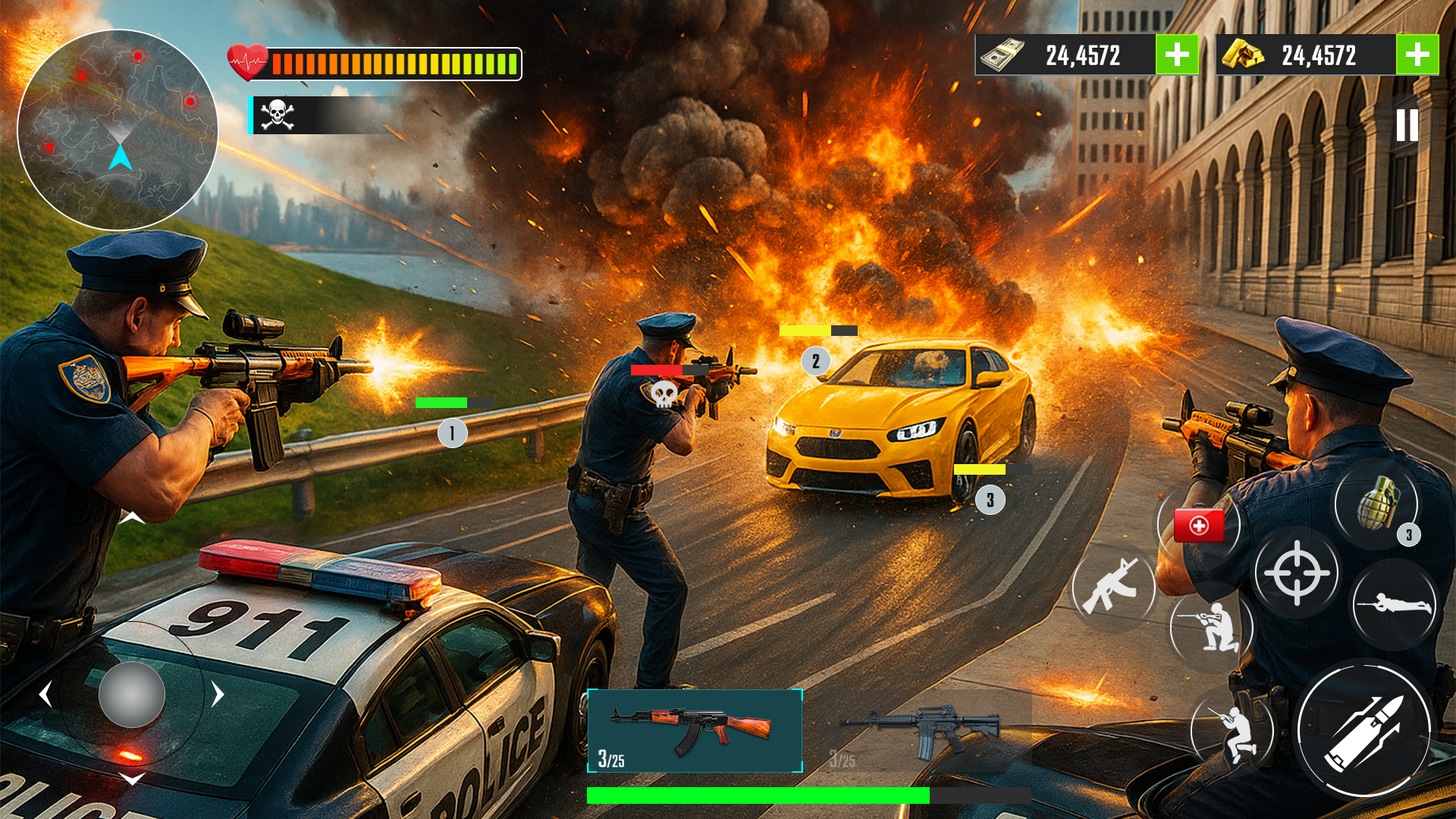Tap the joystick's down arrow
The height and width of the screenshot is (819, 1456).
tap(132, 780)
